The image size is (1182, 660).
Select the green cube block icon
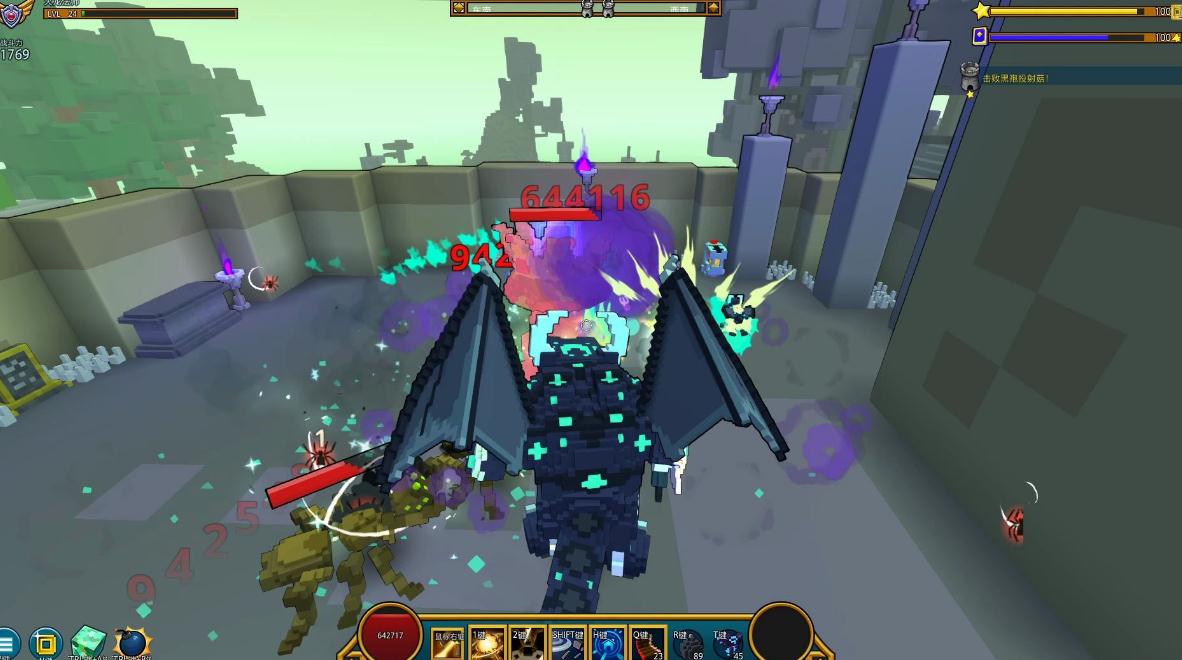(88, 643)
